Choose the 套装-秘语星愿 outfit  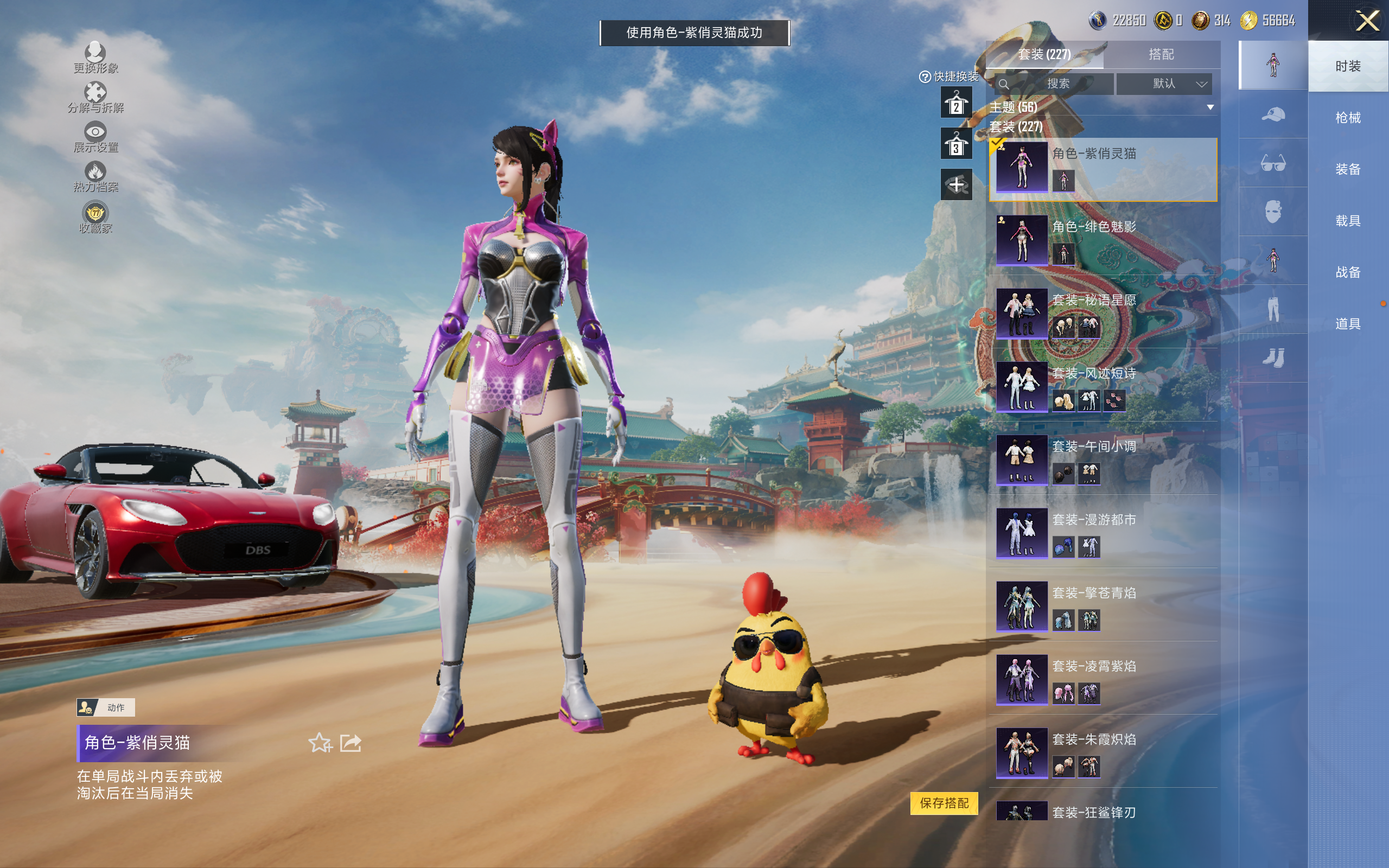(1102, 313)
